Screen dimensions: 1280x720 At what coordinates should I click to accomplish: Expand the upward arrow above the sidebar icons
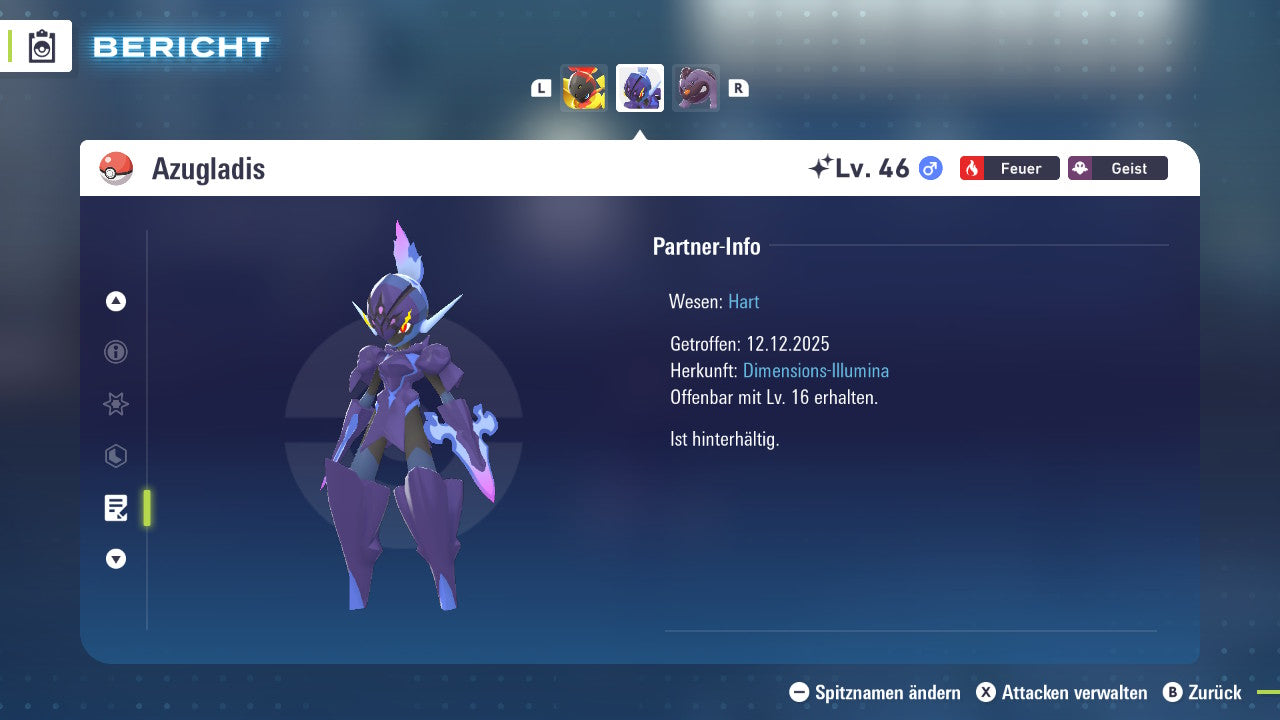tap(115, 300)
